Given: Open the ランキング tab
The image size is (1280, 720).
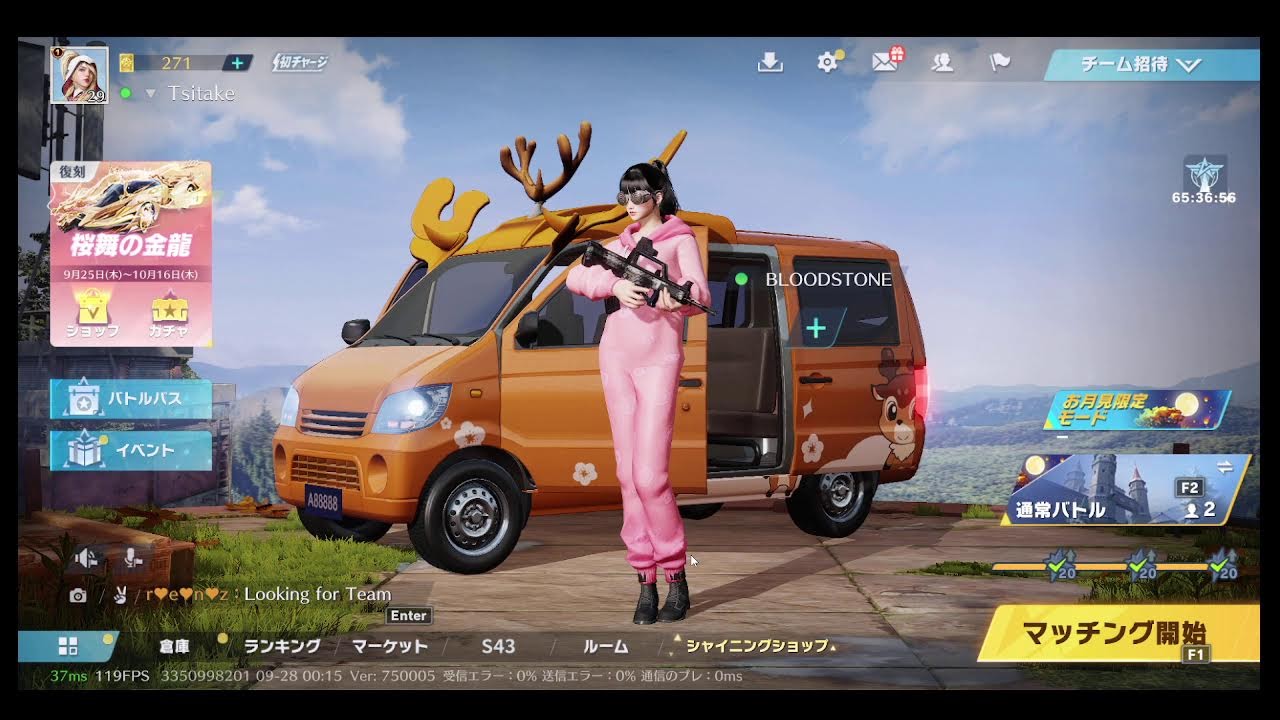Looking at the screenshot, I should [x=282, y=646].
